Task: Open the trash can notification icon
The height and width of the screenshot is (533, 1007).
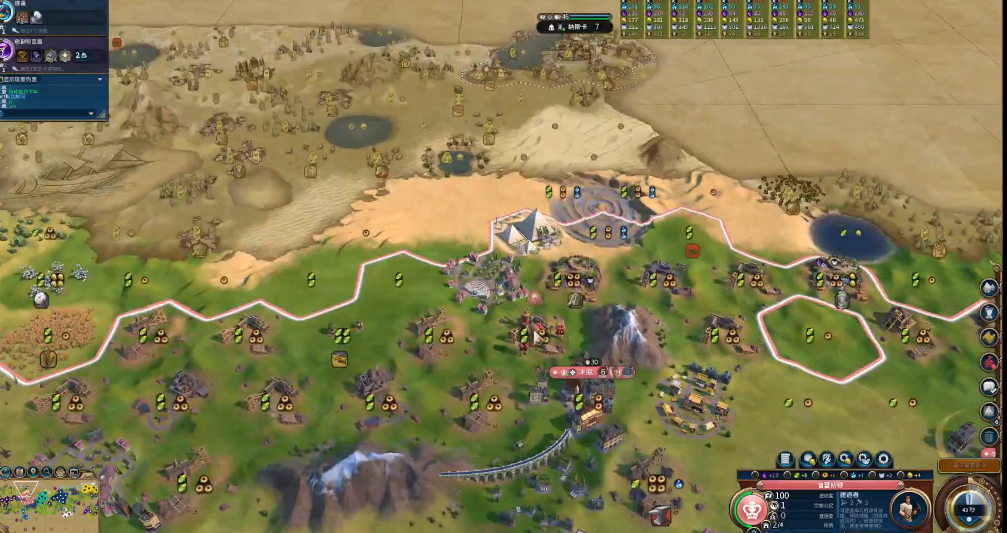Action: (989, 435)
